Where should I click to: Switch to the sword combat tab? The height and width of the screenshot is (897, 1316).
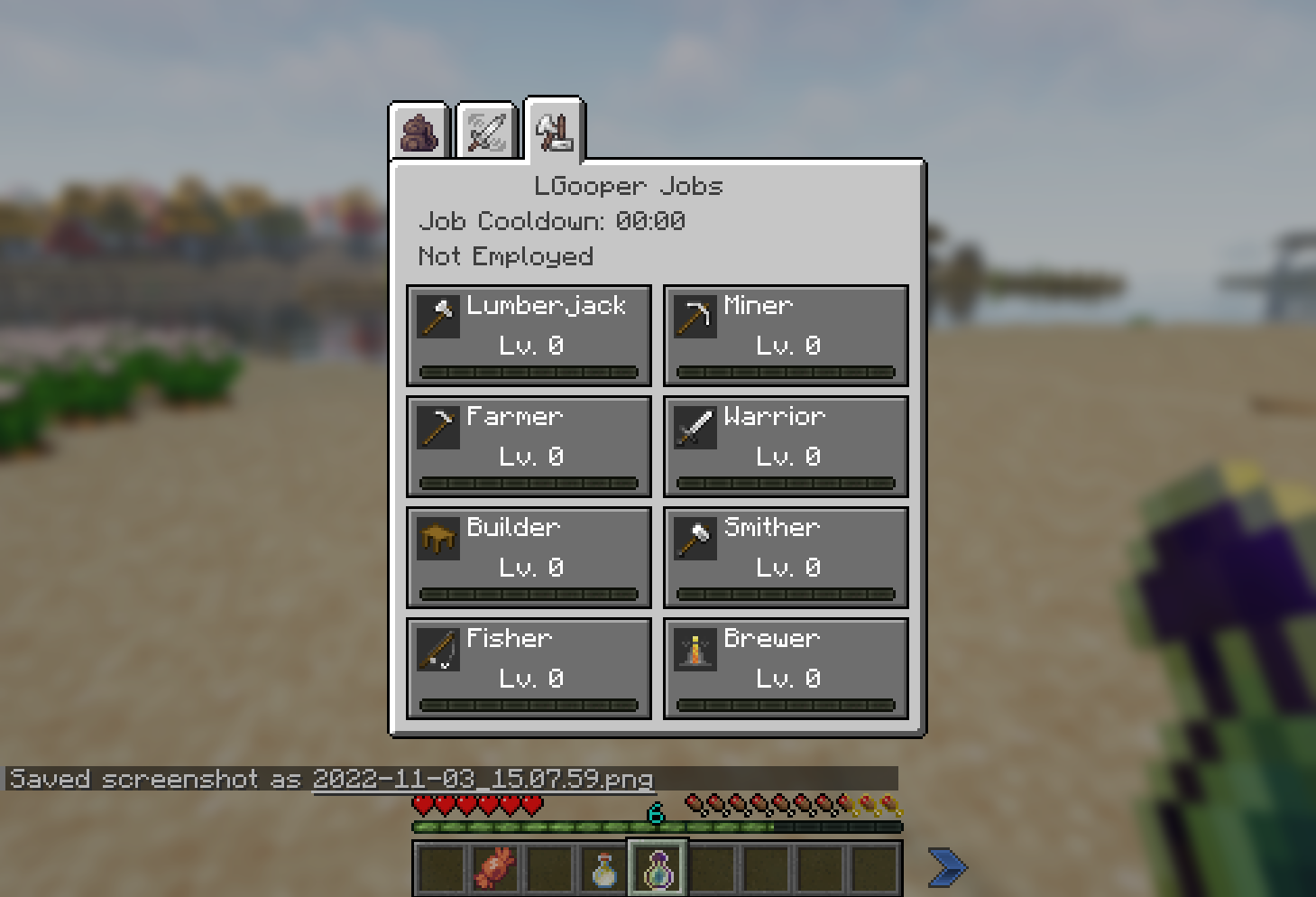485,129
